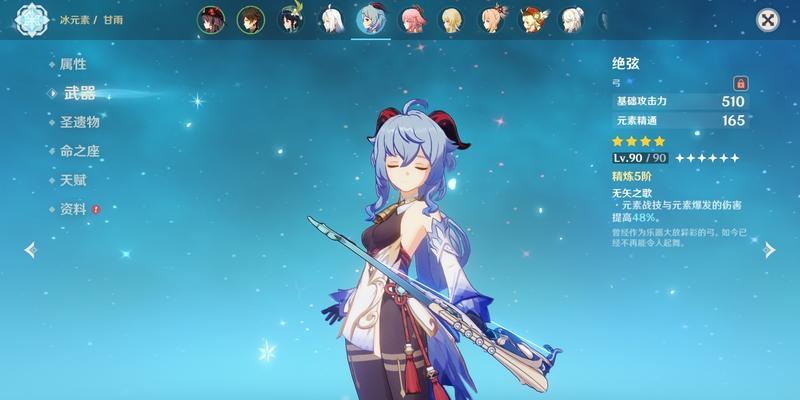Show the 资料 profile section
Viewport: 800px width, 400px height.
73,209
